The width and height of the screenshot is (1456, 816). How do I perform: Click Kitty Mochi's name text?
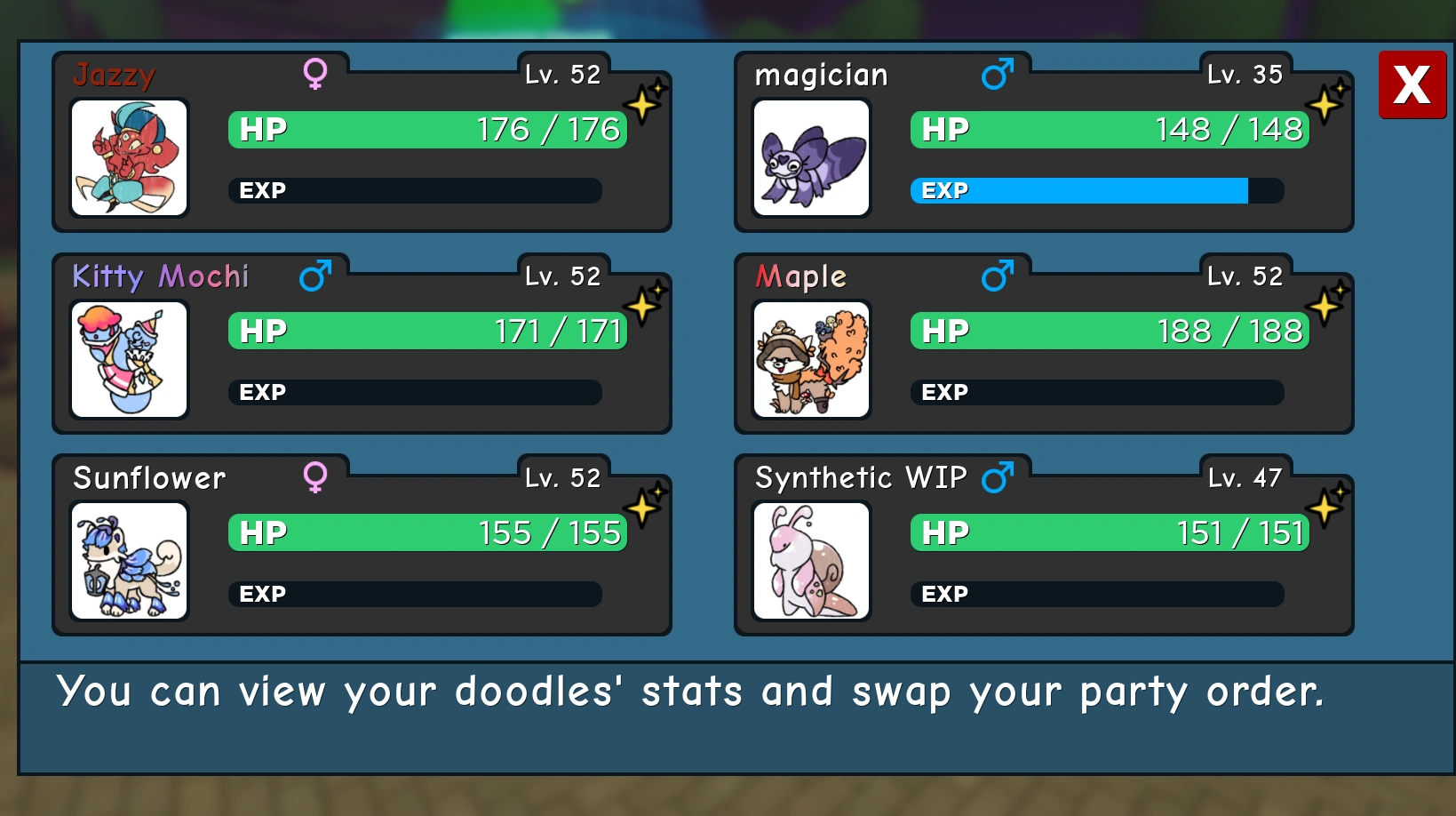click(160, 276)
